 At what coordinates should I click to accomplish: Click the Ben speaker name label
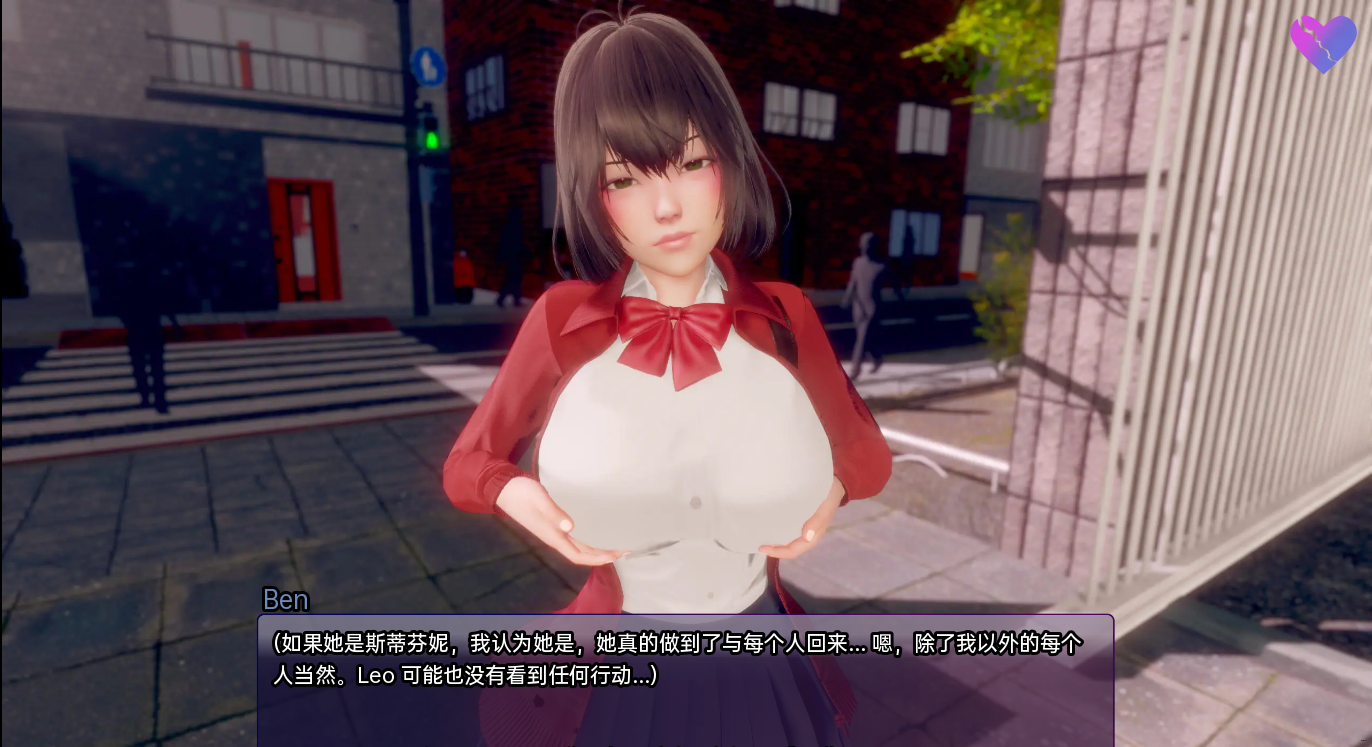click(x=285, y=601)
